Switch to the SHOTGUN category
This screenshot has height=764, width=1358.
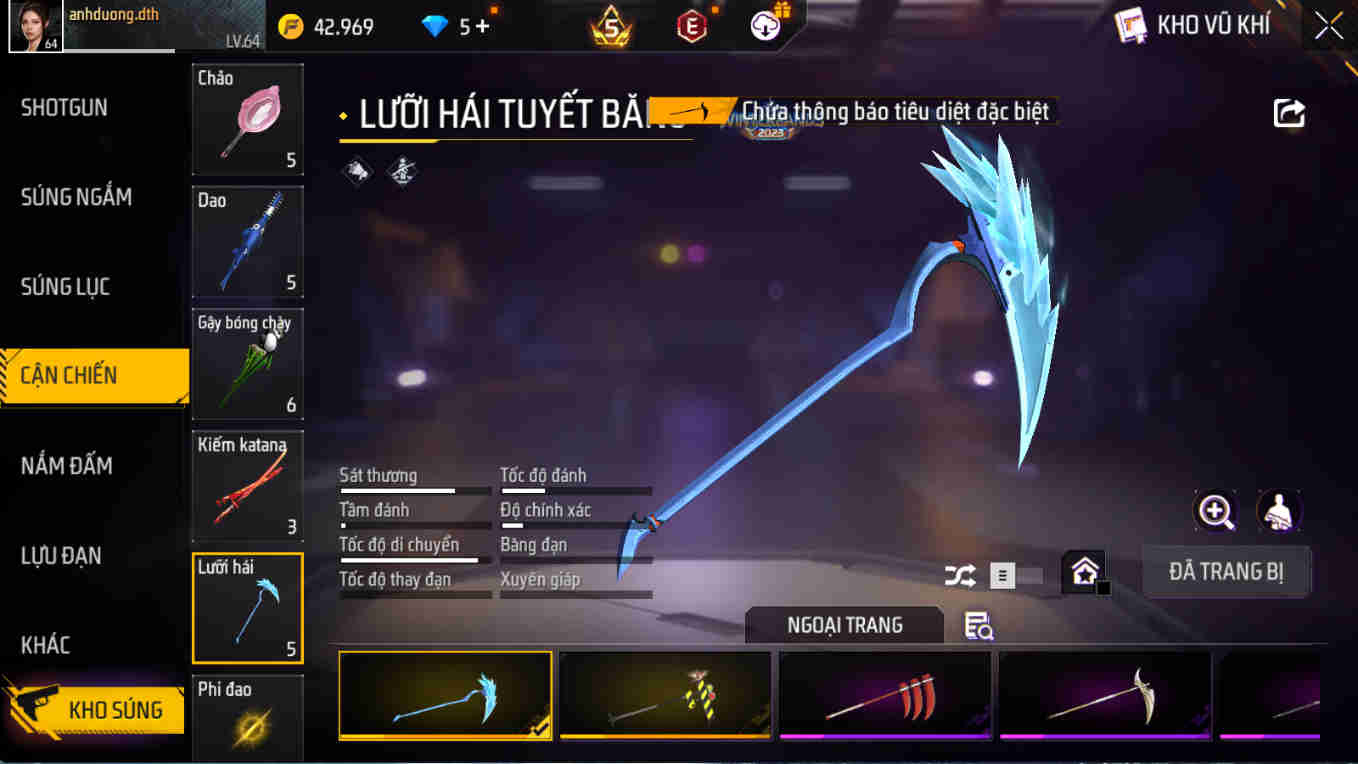(64, 107)
